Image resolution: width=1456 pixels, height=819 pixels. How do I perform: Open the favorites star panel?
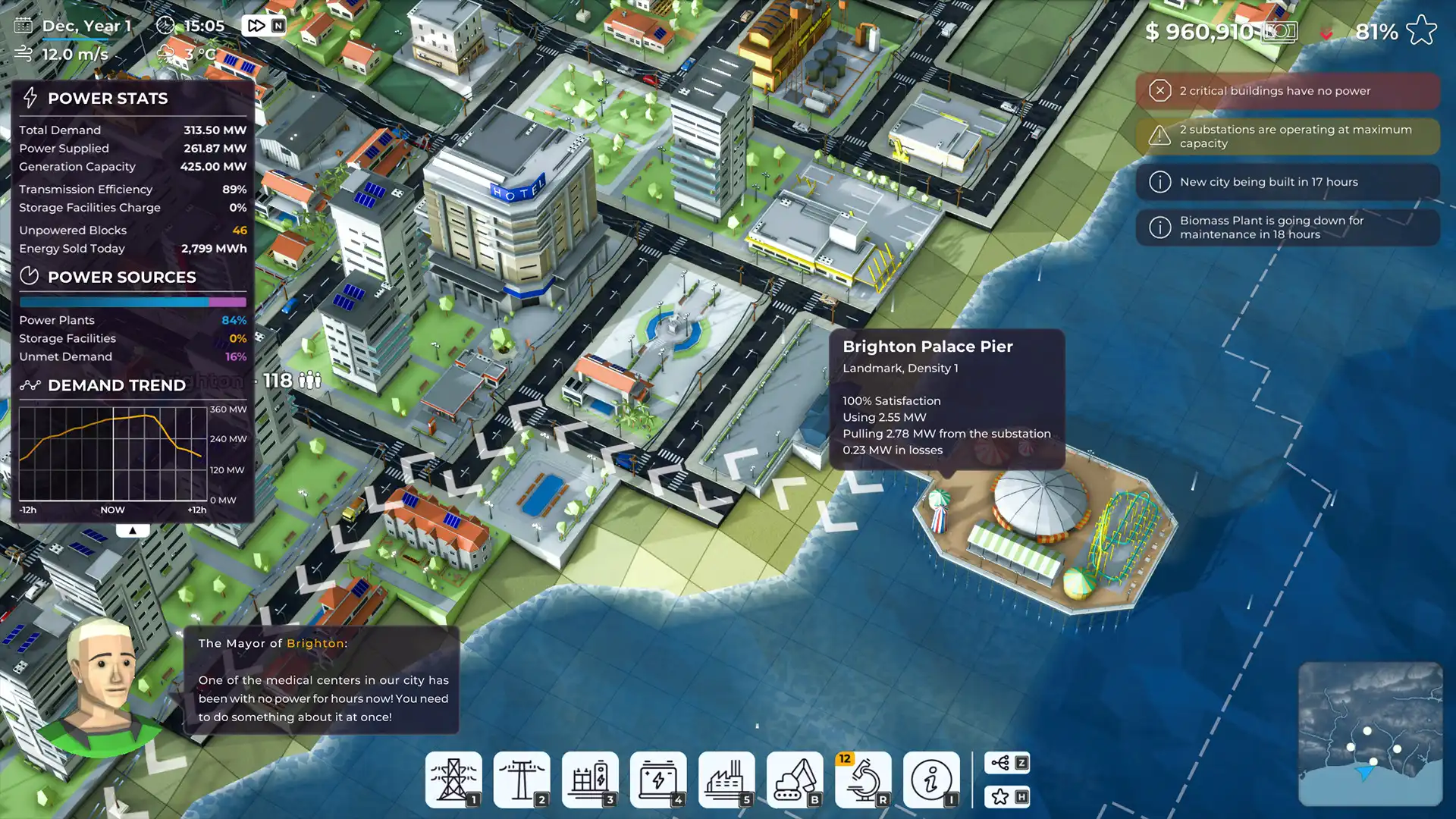point(1006,797)
